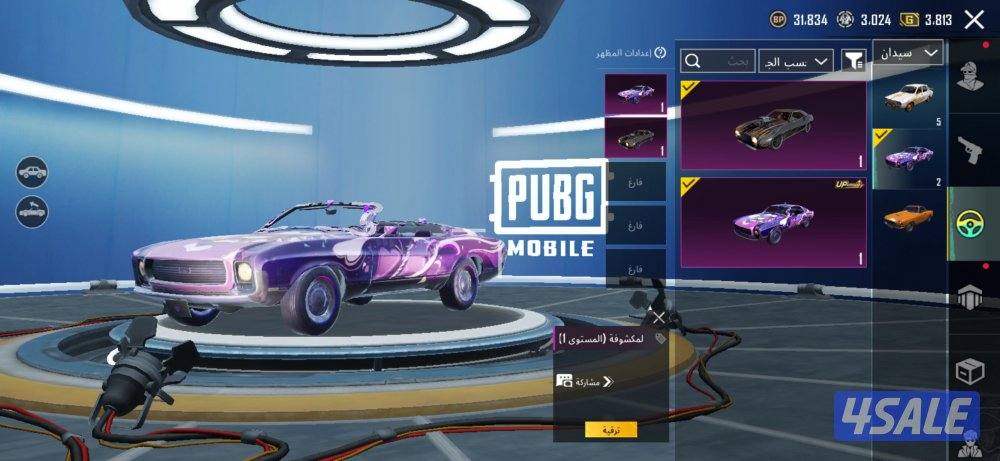The height and width of the screenshot is (461, 1000).
Task: Switch to the steering wheel vehicles tab
Action: (968, 223)
